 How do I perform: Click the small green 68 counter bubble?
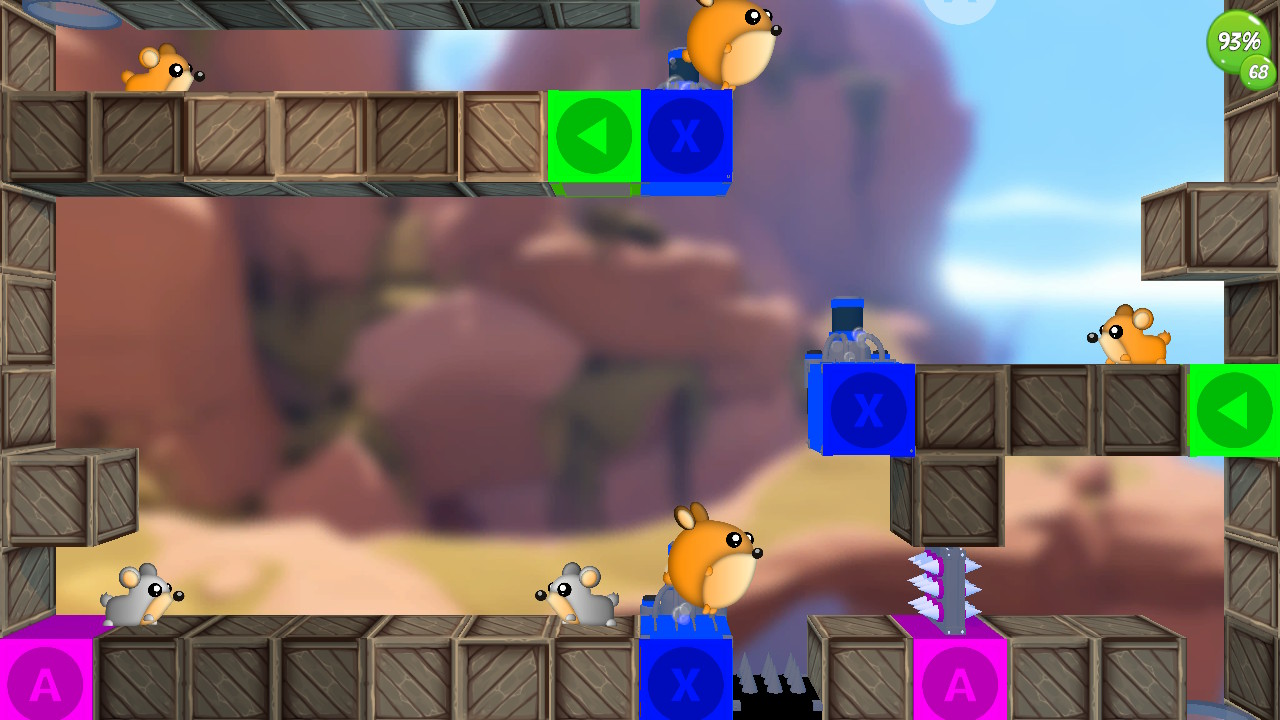coord(1259,73)
